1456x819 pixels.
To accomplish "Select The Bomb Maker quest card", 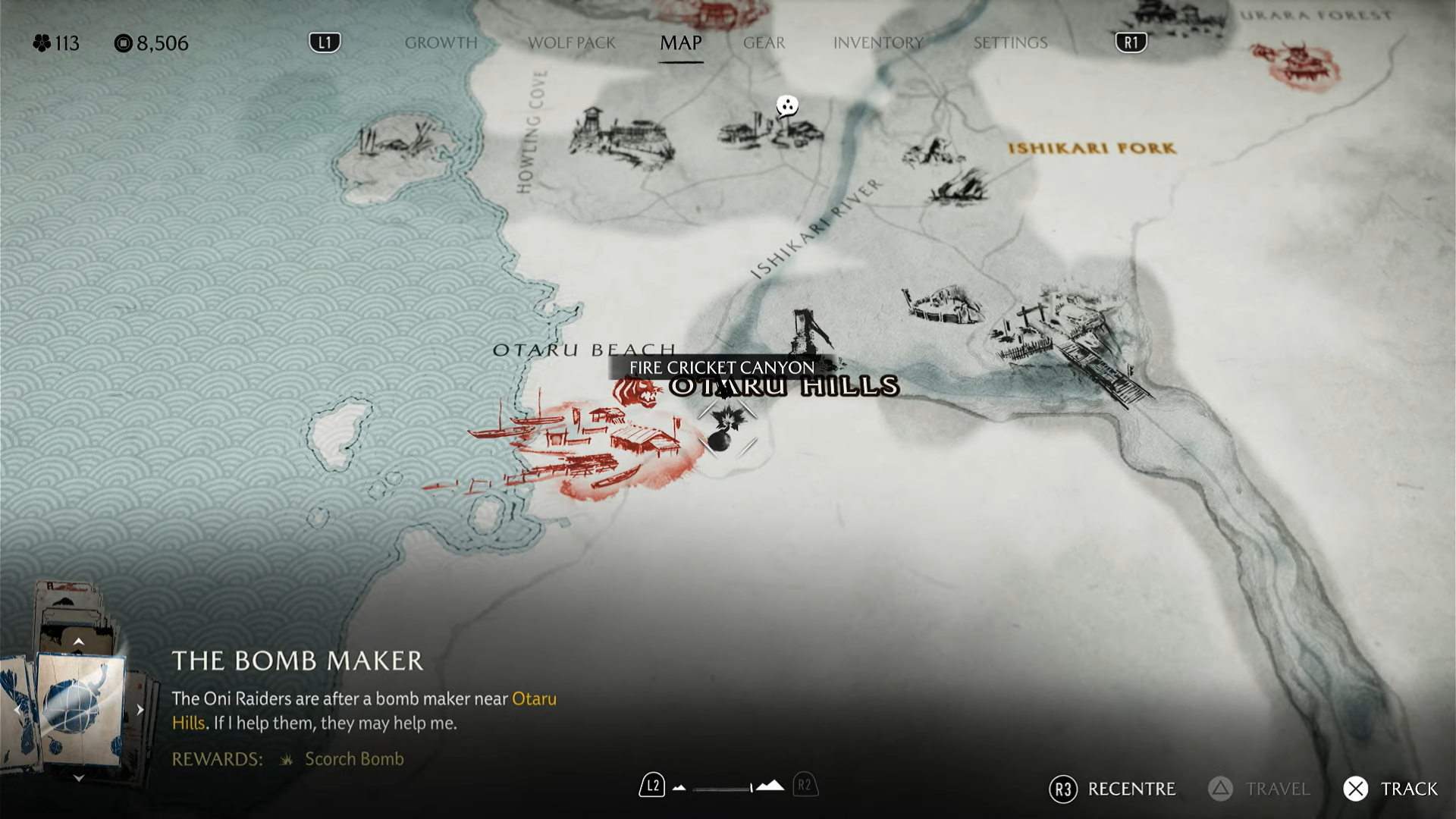I will pos(80,709).
